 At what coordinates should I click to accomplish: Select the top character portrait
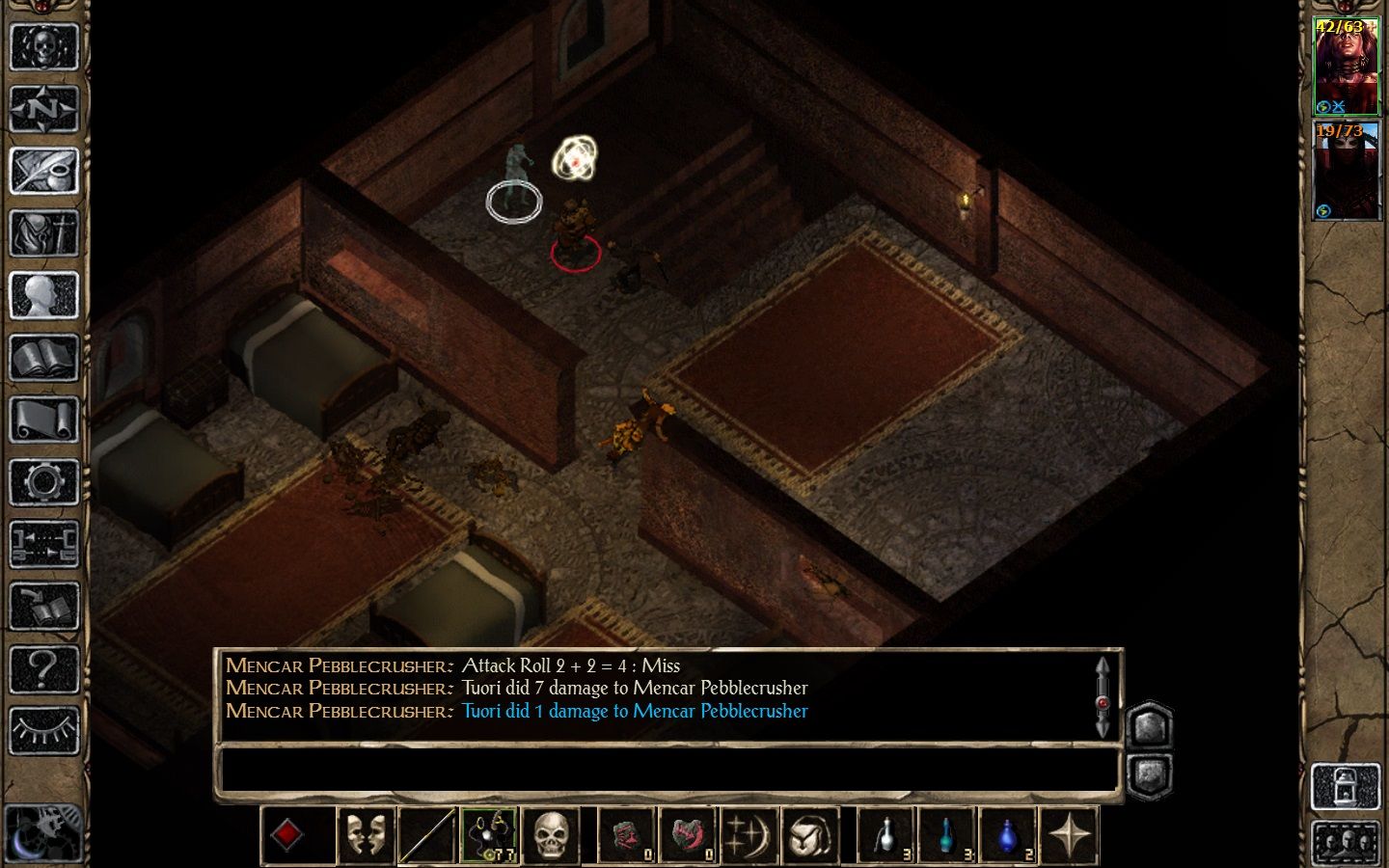click(x=1347, y=67)
